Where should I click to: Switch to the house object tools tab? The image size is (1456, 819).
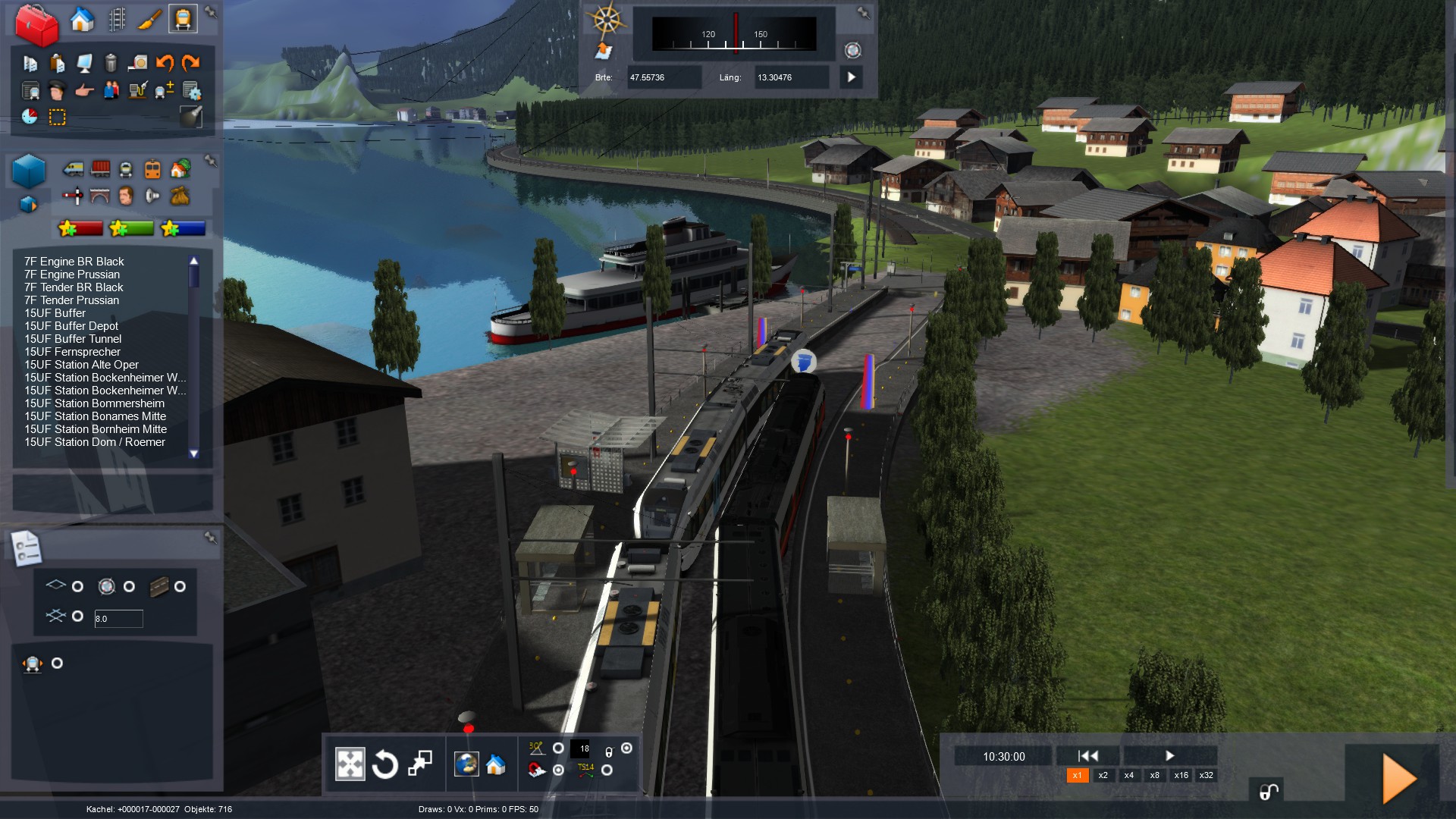[x=82, y=20]
